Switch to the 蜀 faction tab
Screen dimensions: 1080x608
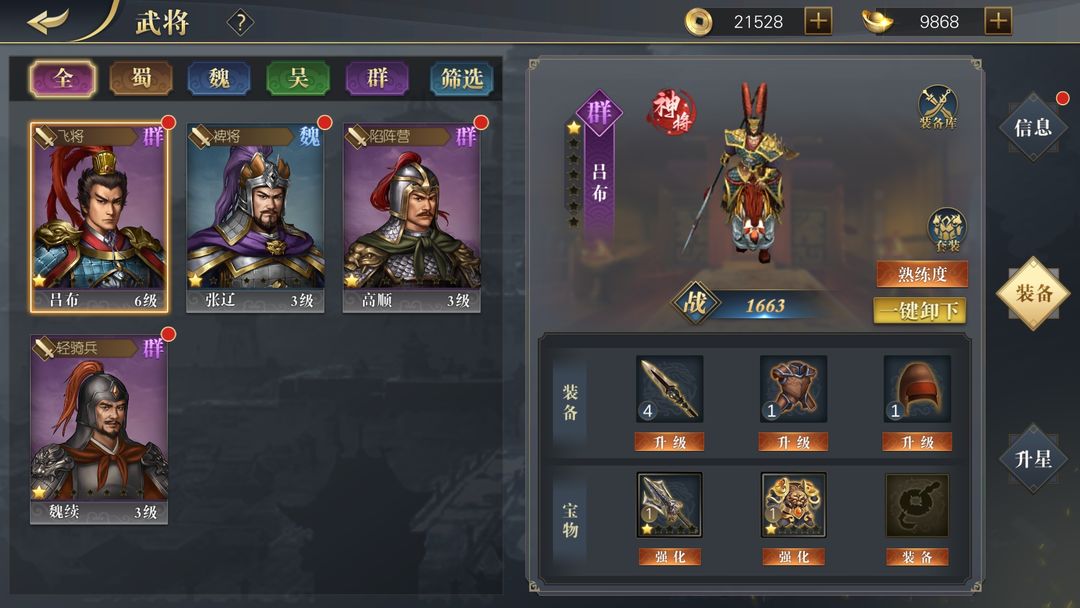(x=141, y=78)
